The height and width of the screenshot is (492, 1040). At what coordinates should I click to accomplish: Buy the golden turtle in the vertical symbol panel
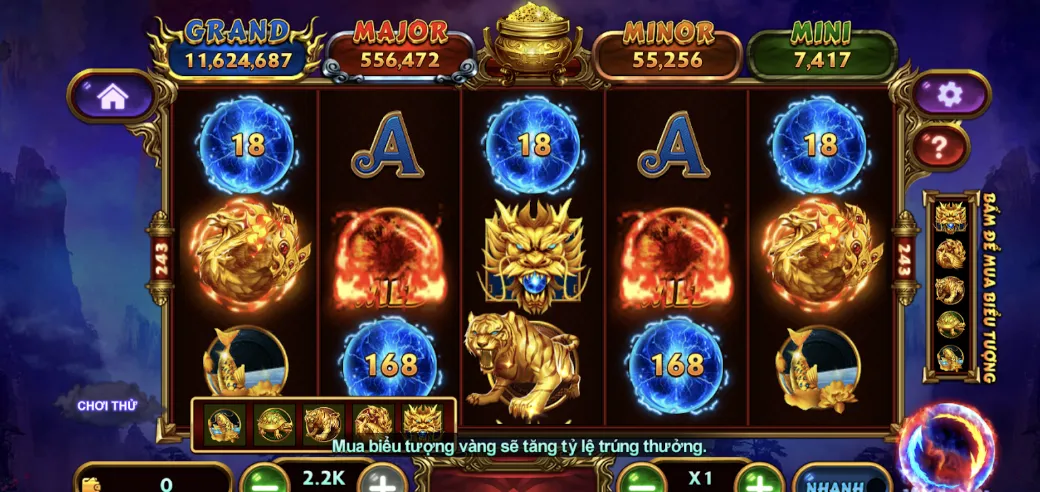[950, 323]
